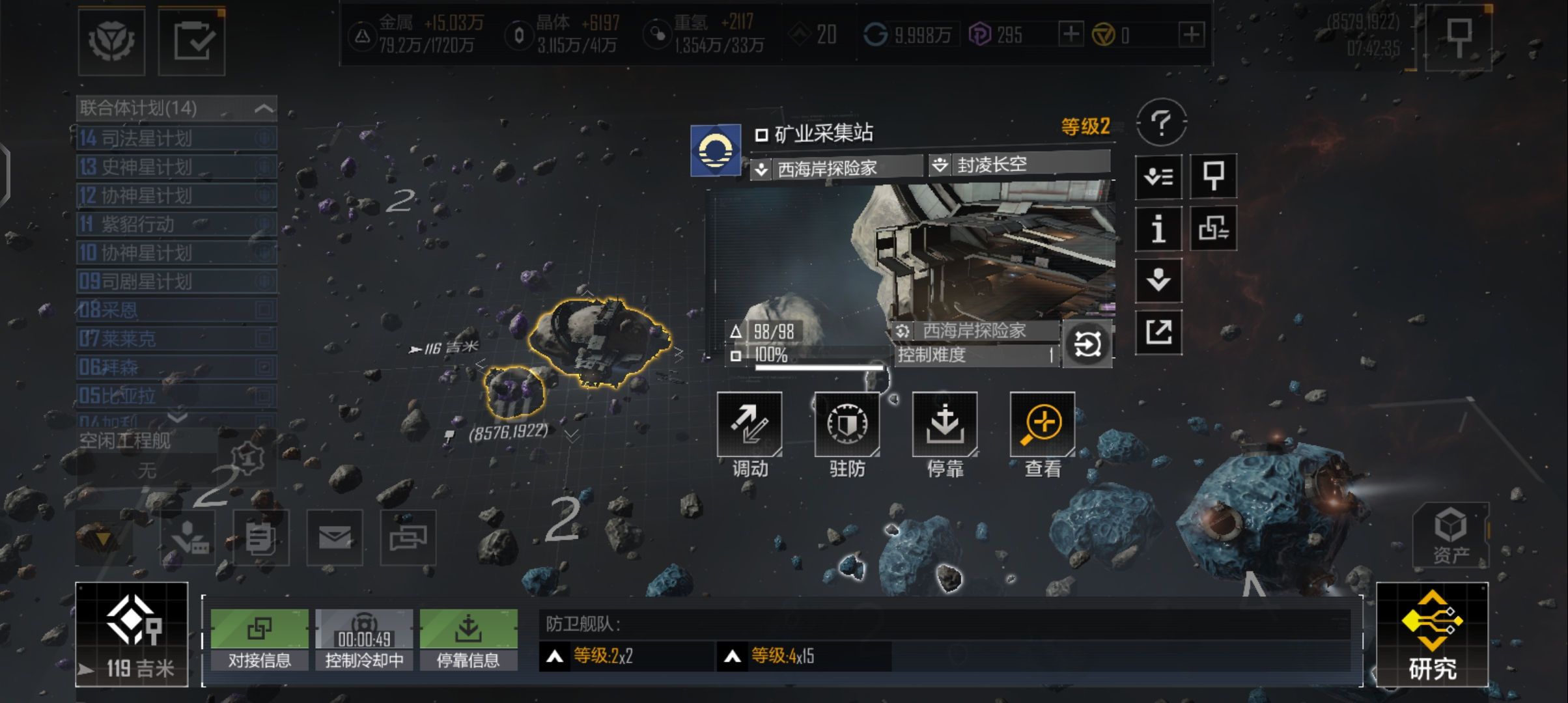Open the question mark help button
The image size is (1568, 703).
tap(1161, 122)
